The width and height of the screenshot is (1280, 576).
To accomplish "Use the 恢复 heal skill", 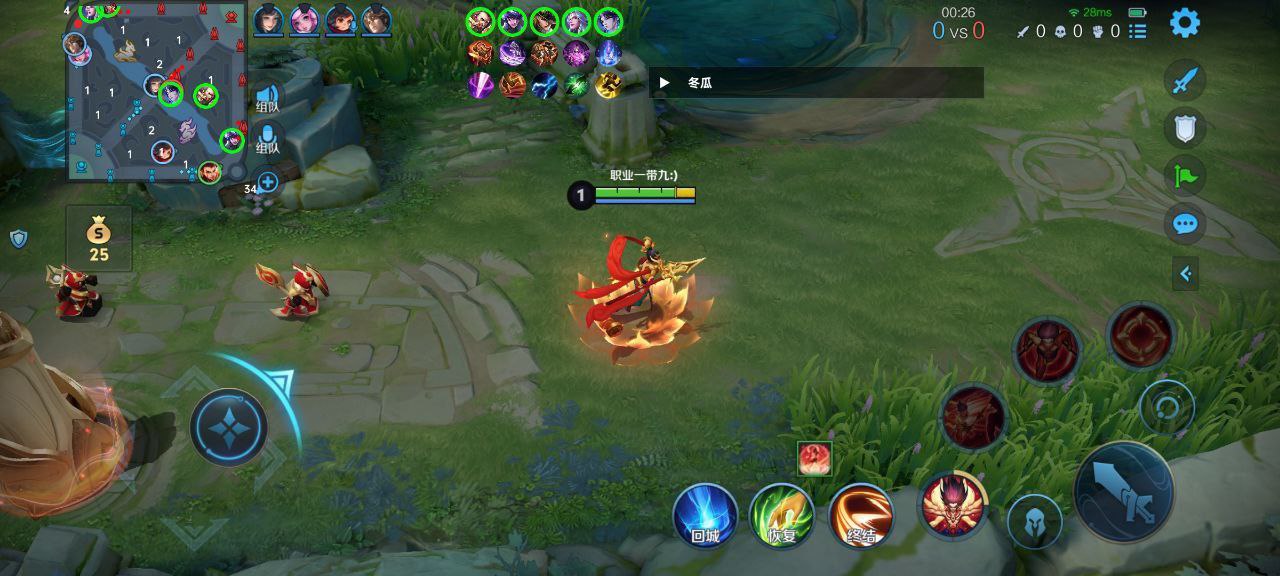I will (x=782, y=516).
